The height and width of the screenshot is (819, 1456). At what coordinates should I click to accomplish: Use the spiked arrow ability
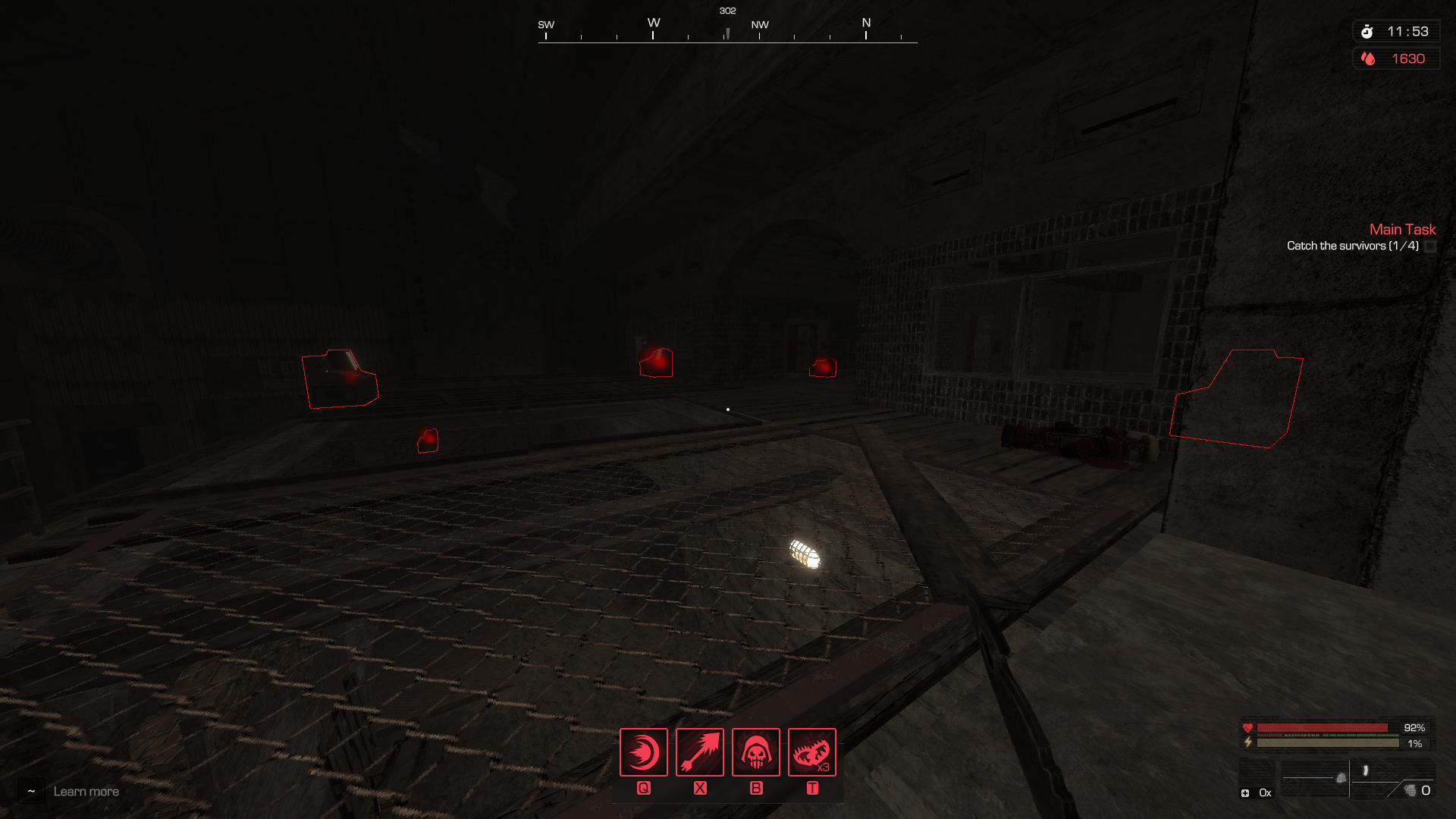pos(699,752)
